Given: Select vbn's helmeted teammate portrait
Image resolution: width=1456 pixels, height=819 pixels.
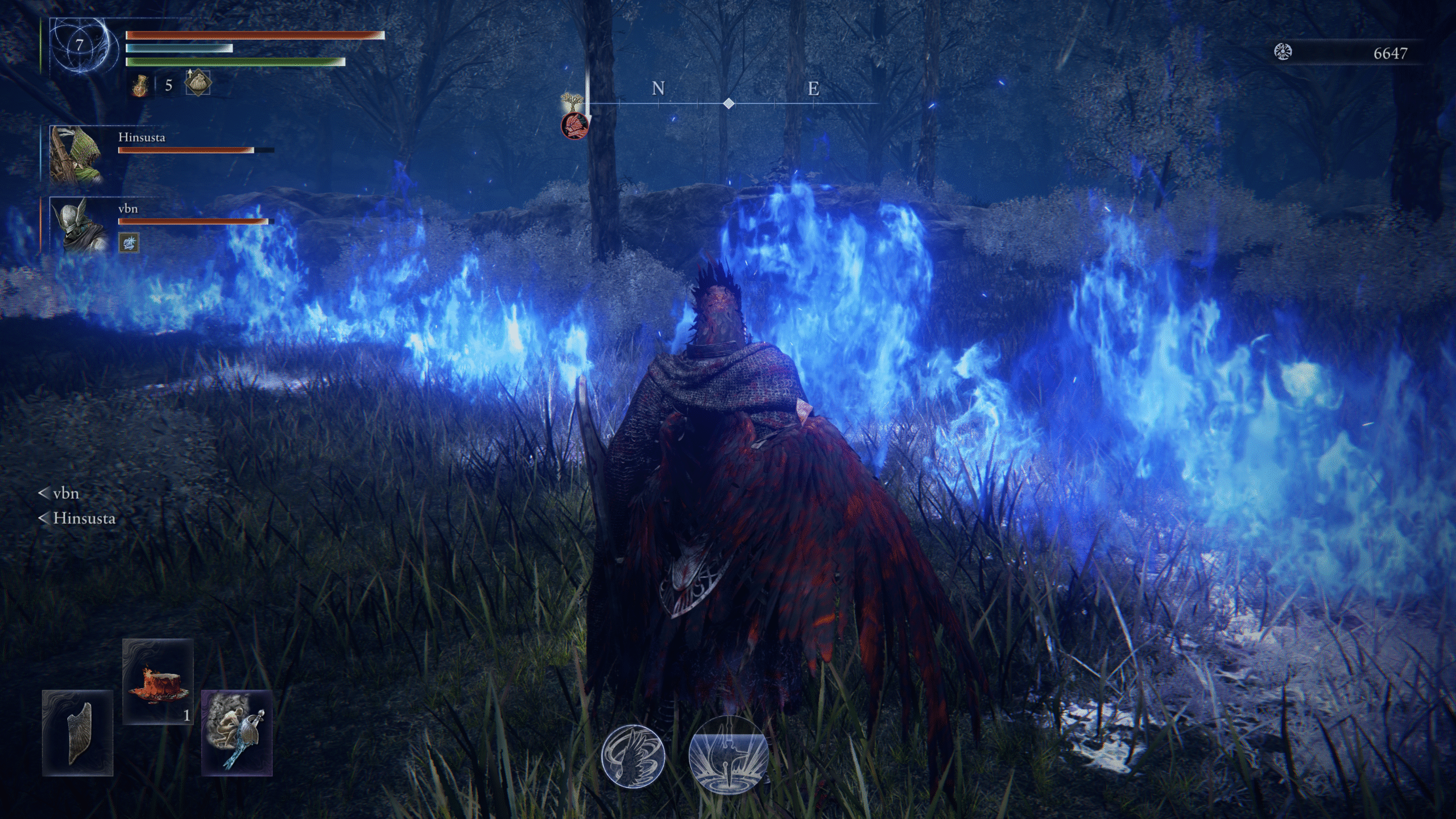Looking at the screenshot, I should (78, 225).
